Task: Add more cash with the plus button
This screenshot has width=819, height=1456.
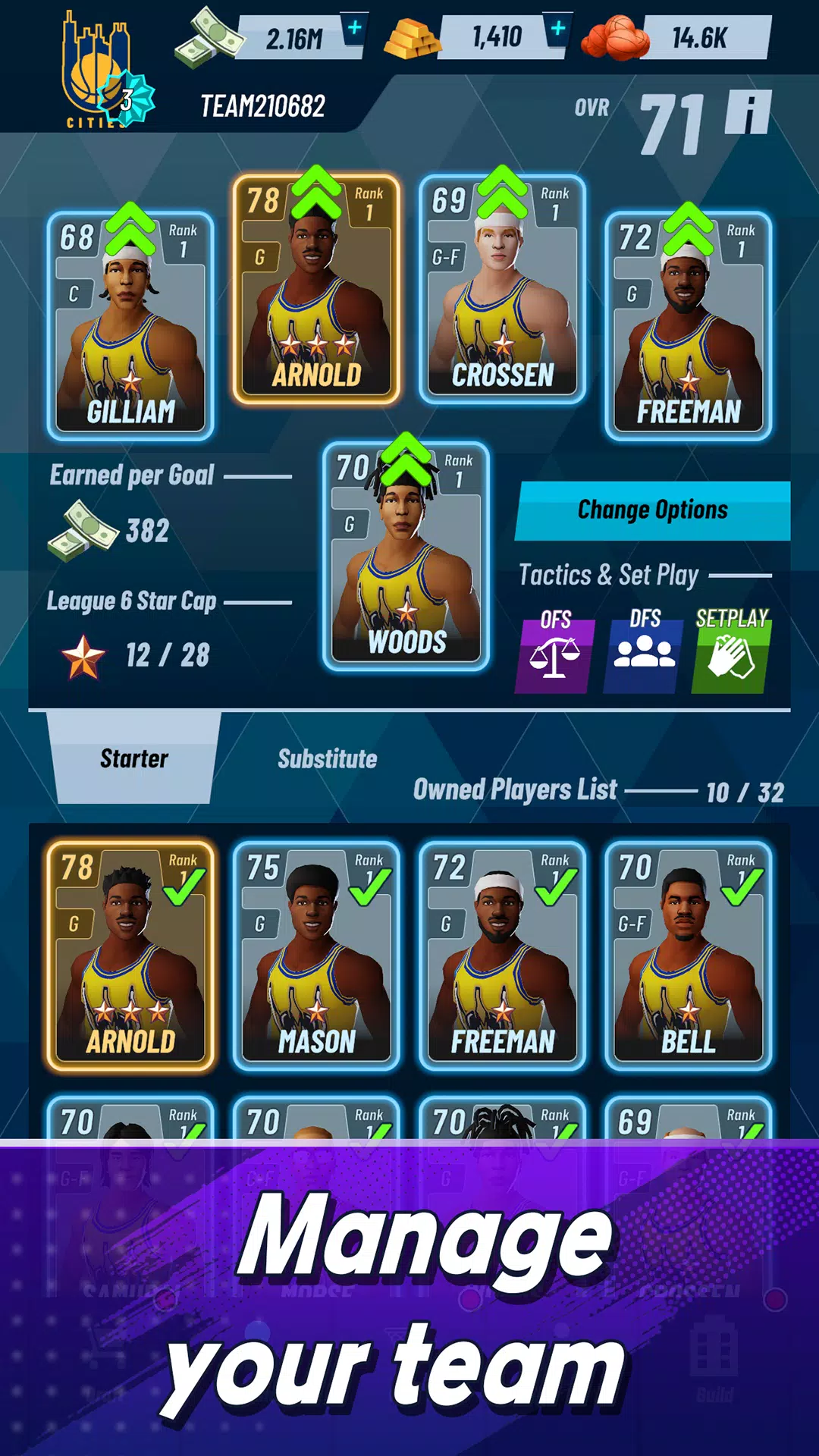Action: (354, 30)
